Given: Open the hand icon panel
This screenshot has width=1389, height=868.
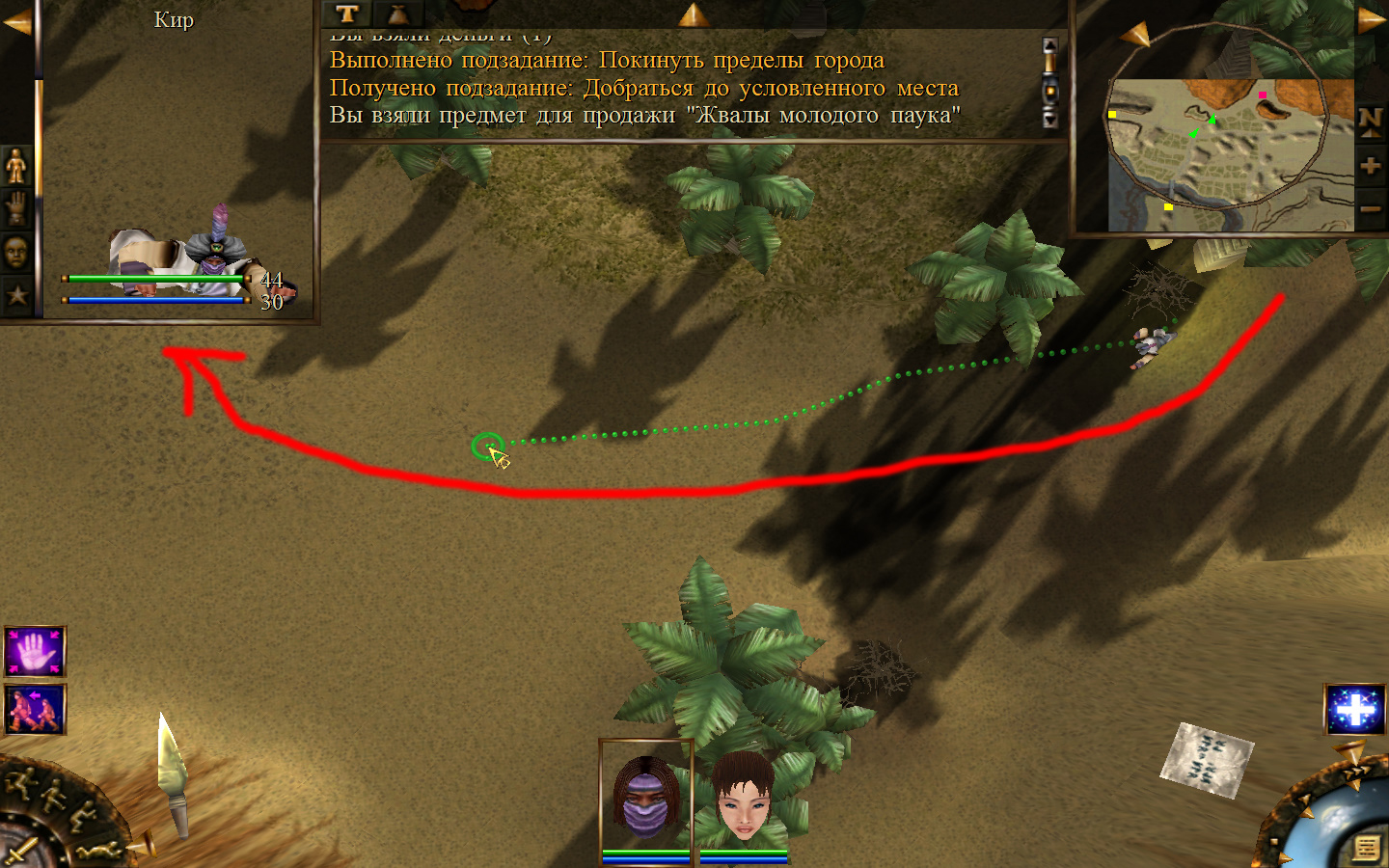Looking at the screenshot, I should (x=16, y=208).
